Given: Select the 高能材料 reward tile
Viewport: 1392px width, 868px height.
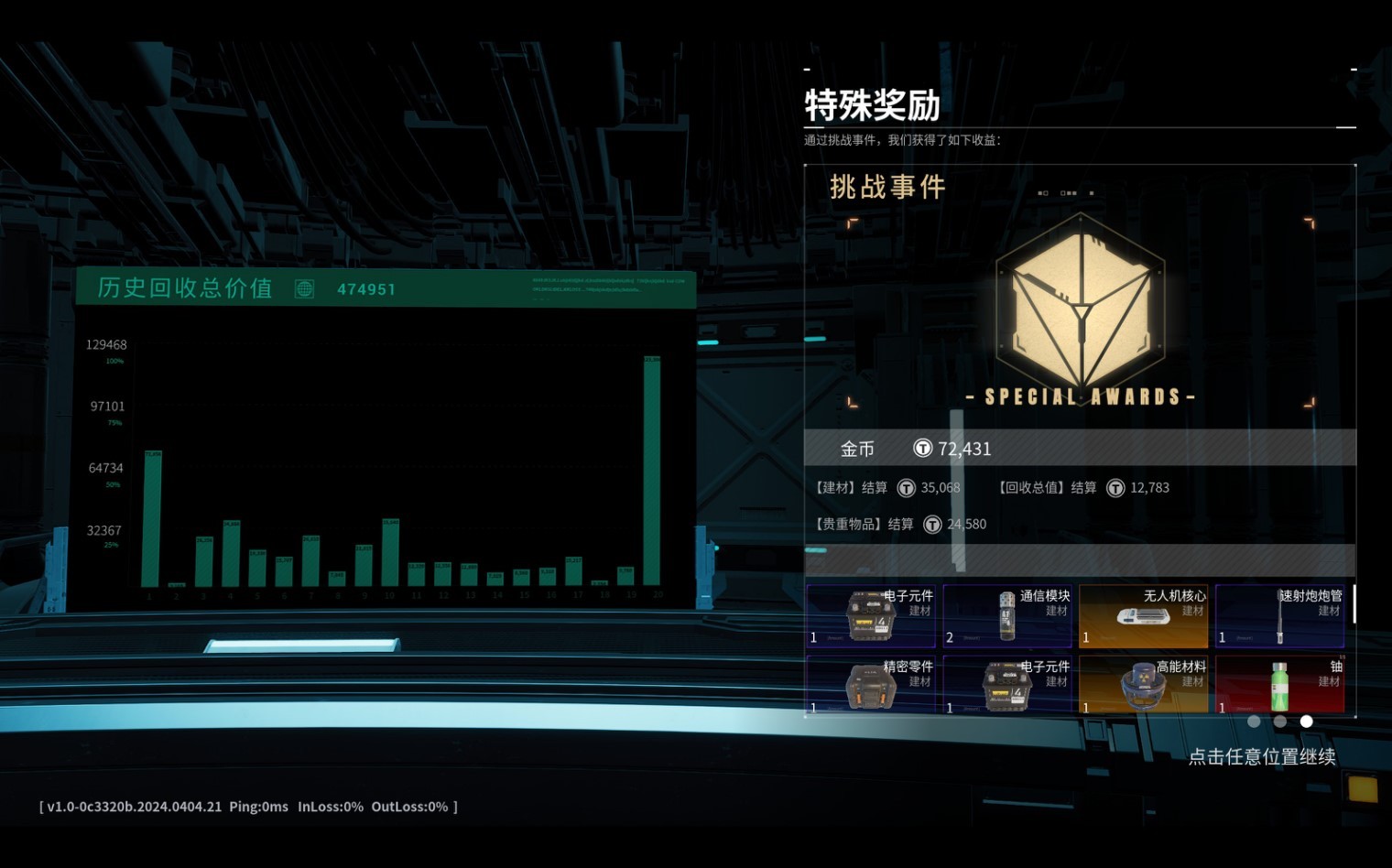Looking at the screenshot, I should (1143, 685).
